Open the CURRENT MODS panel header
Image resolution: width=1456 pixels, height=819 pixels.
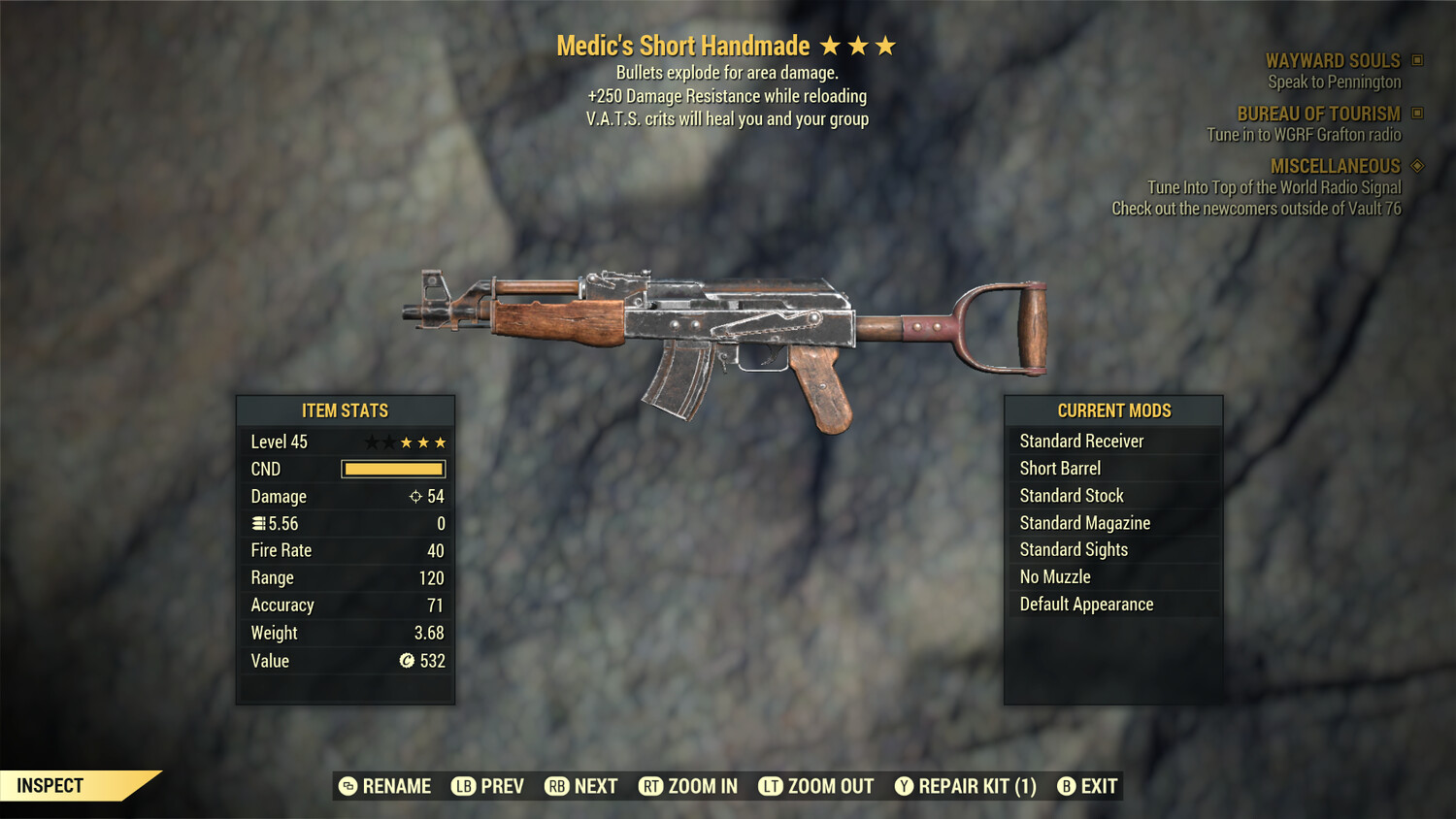click(x=1112, y=409)
